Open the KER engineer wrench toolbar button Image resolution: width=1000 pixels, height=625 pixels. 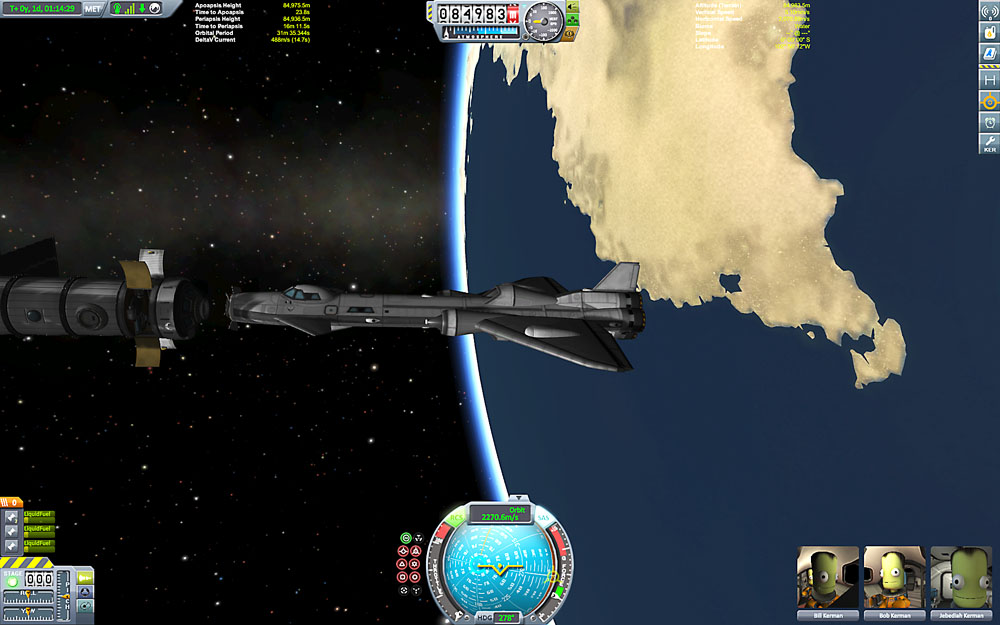click(989, 145)
